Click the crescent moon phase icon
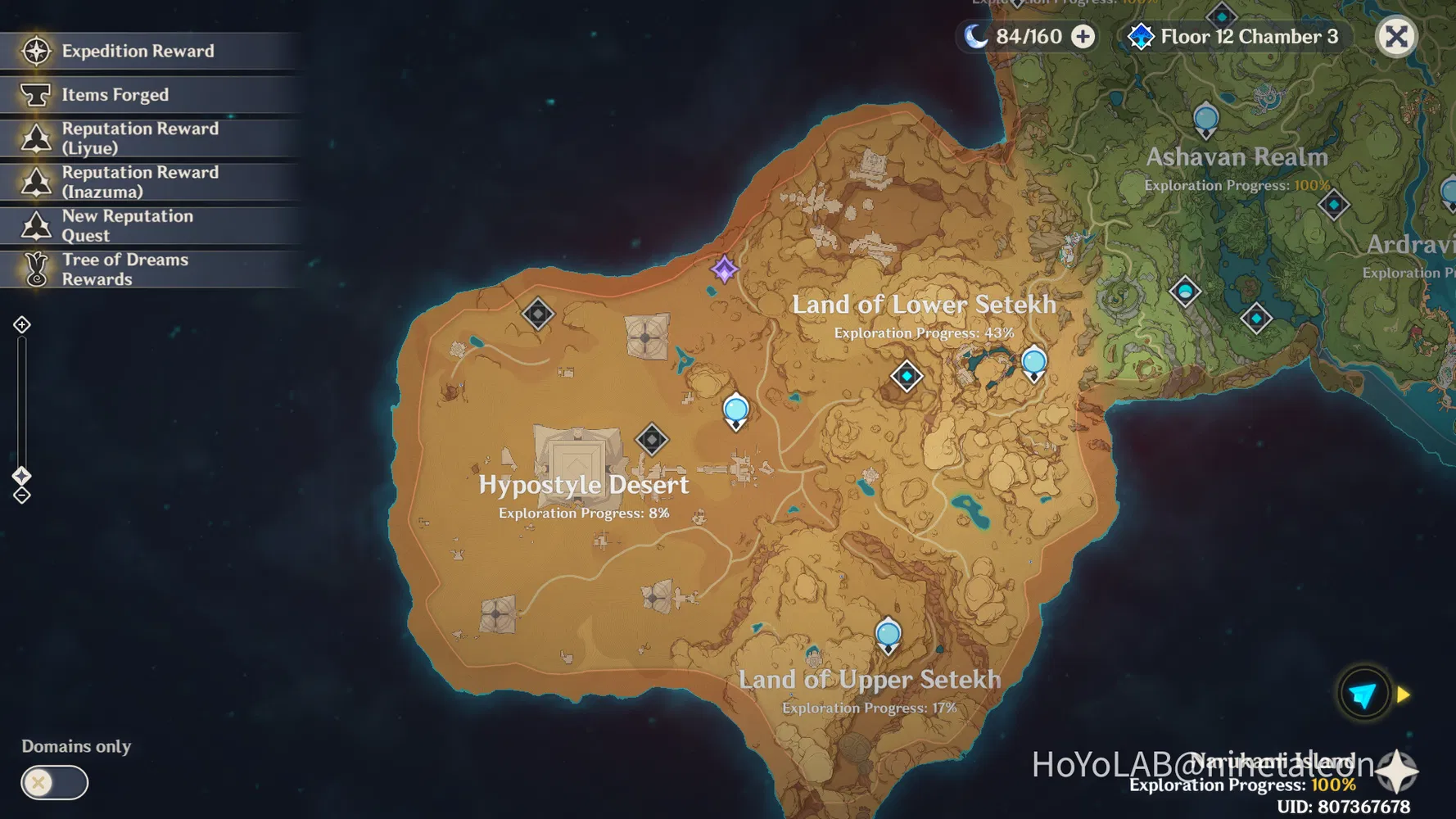The width and height of the screenshot is (1456, 819). 975,36
